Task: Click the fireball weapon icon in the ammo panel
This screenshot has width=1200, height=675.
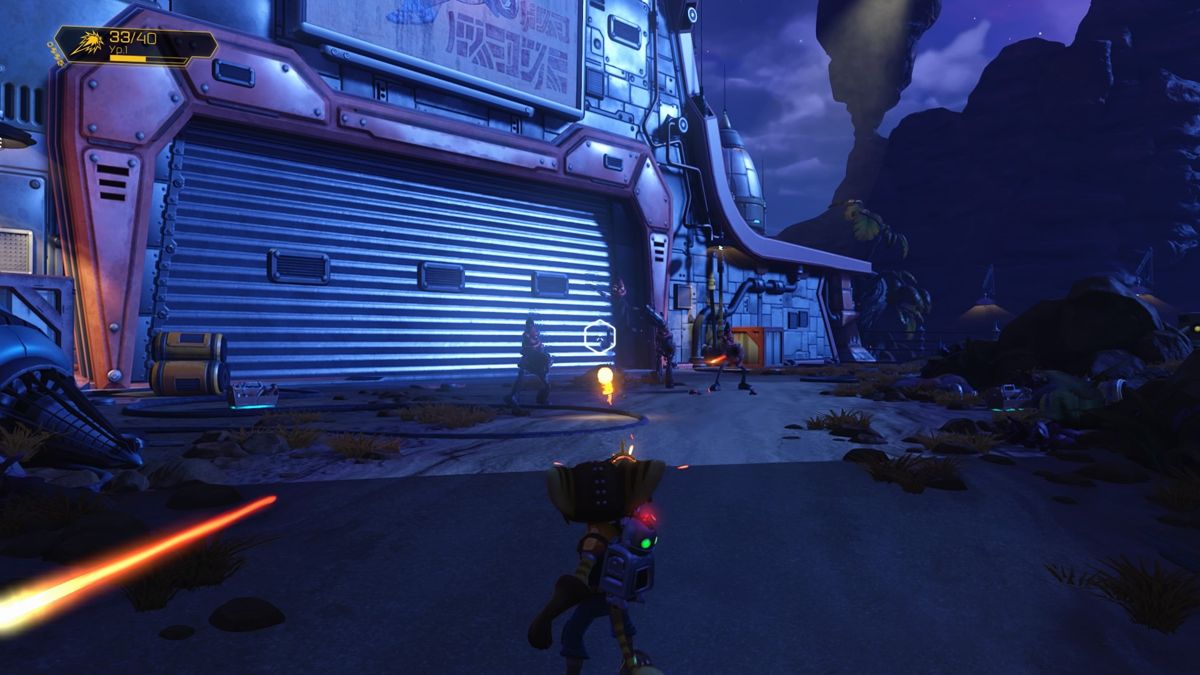Action: [90, 44]
